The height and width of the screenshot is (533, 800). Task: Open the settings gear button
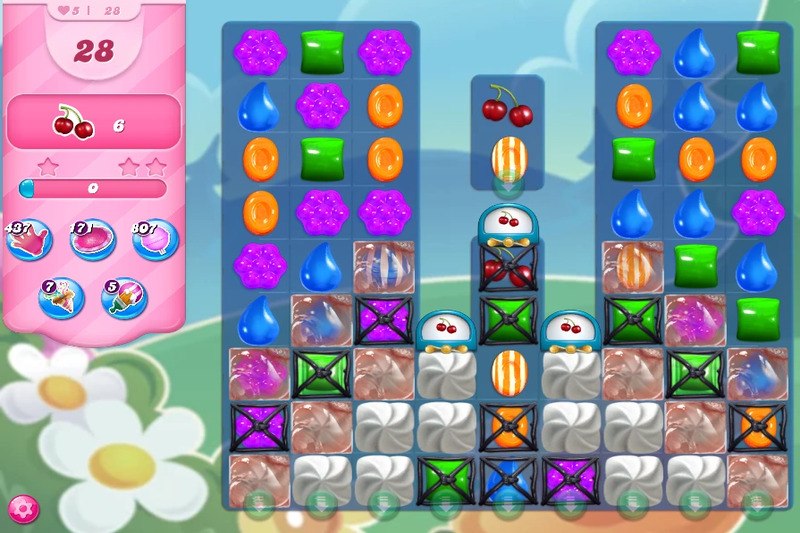pyautogui.click(x=20, y=506)
